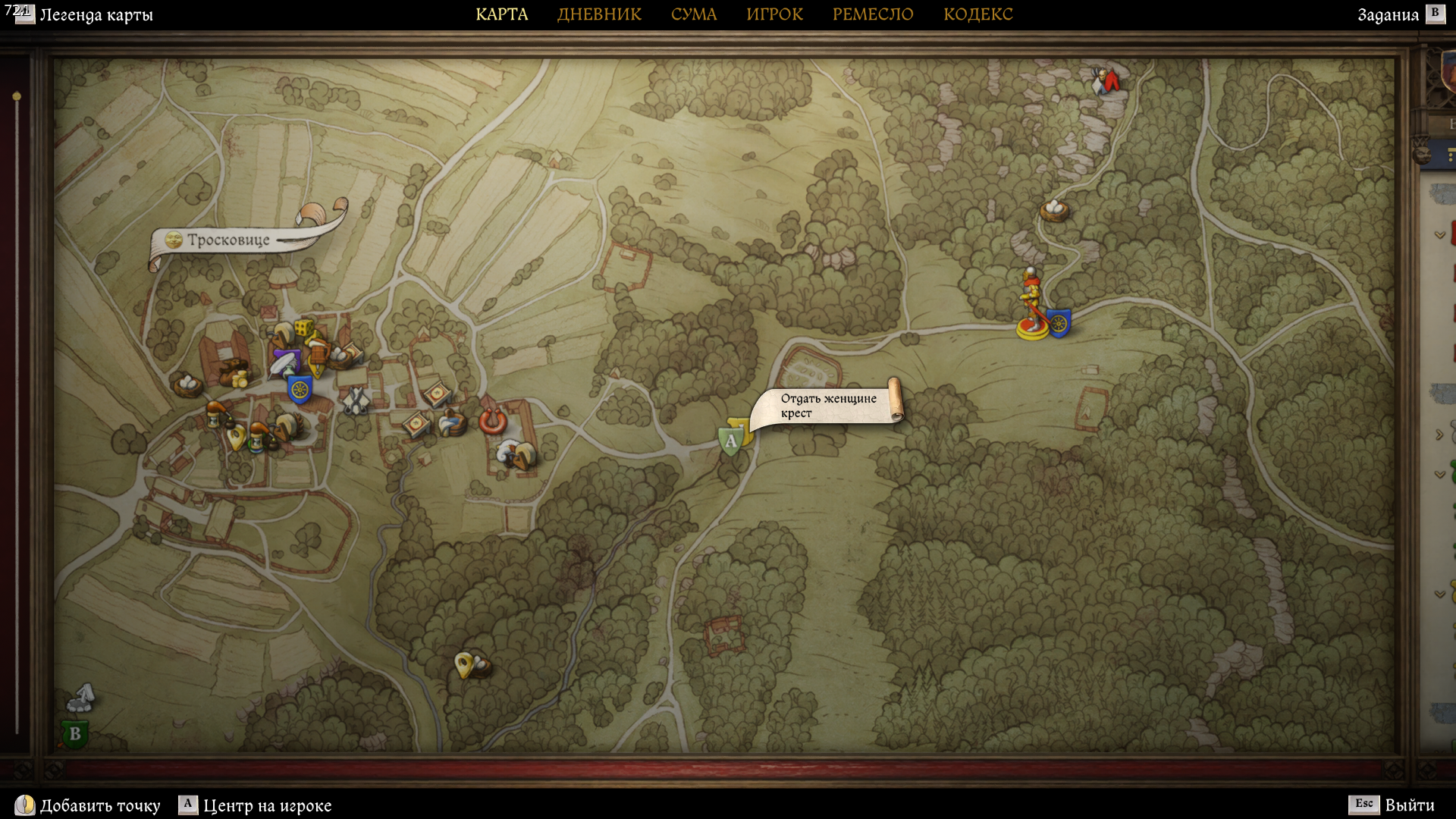Open the Легенда карты map legend

click(x=96, y=14)
